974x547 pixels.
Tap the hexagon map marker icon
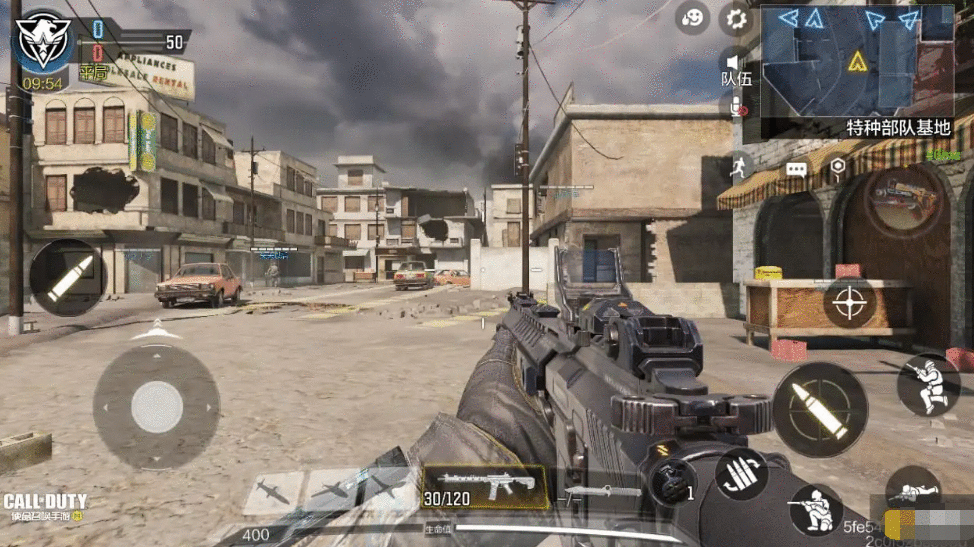[x=838, y=167]
